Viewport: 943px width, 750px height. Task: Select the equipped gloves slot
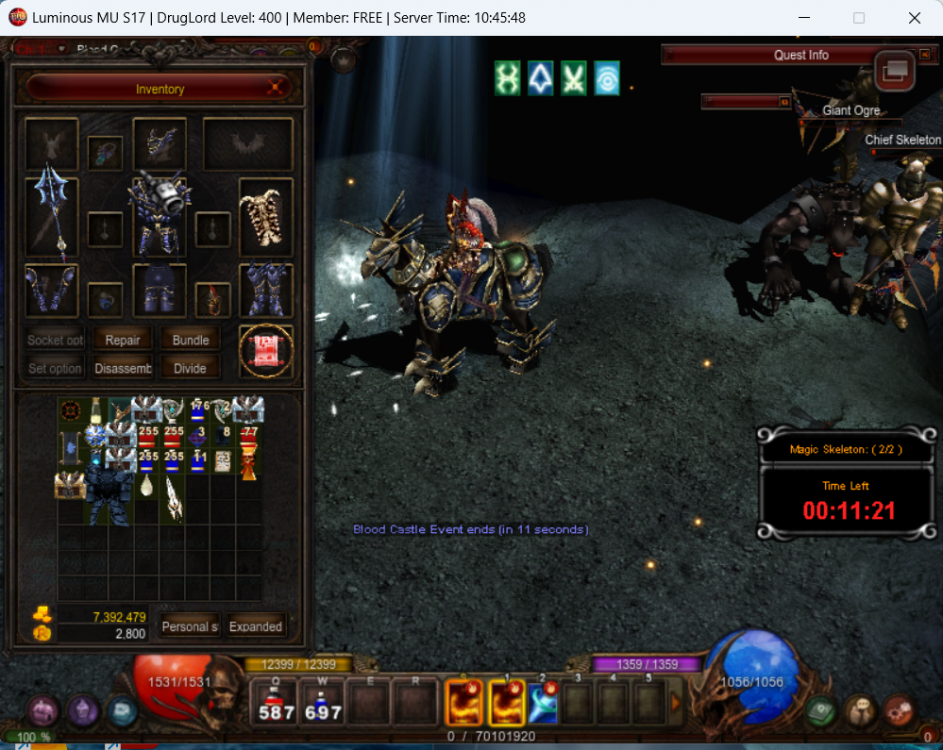[x=51, y=290]
